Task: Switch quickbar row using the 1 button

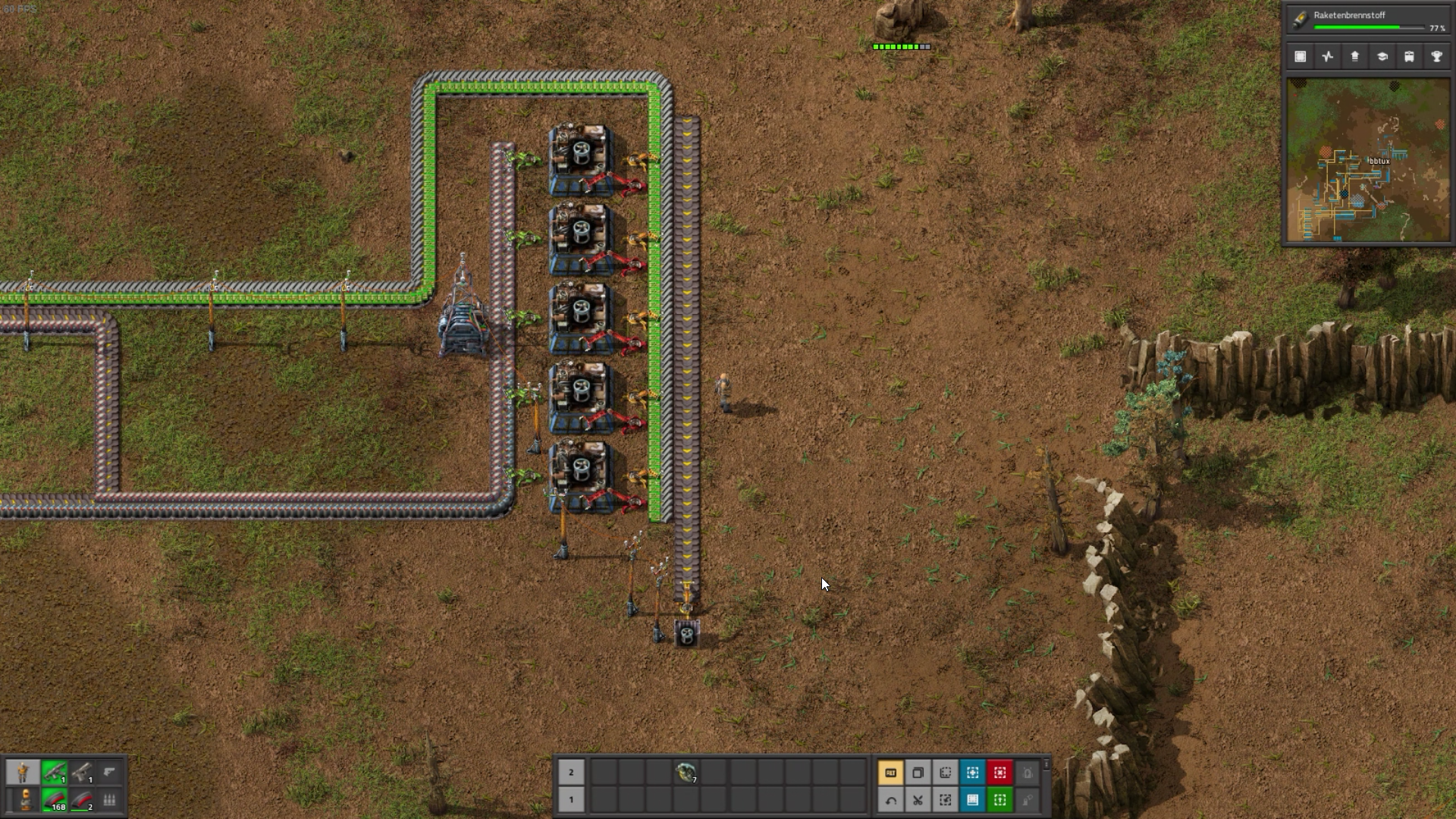Action: [571, 799]
